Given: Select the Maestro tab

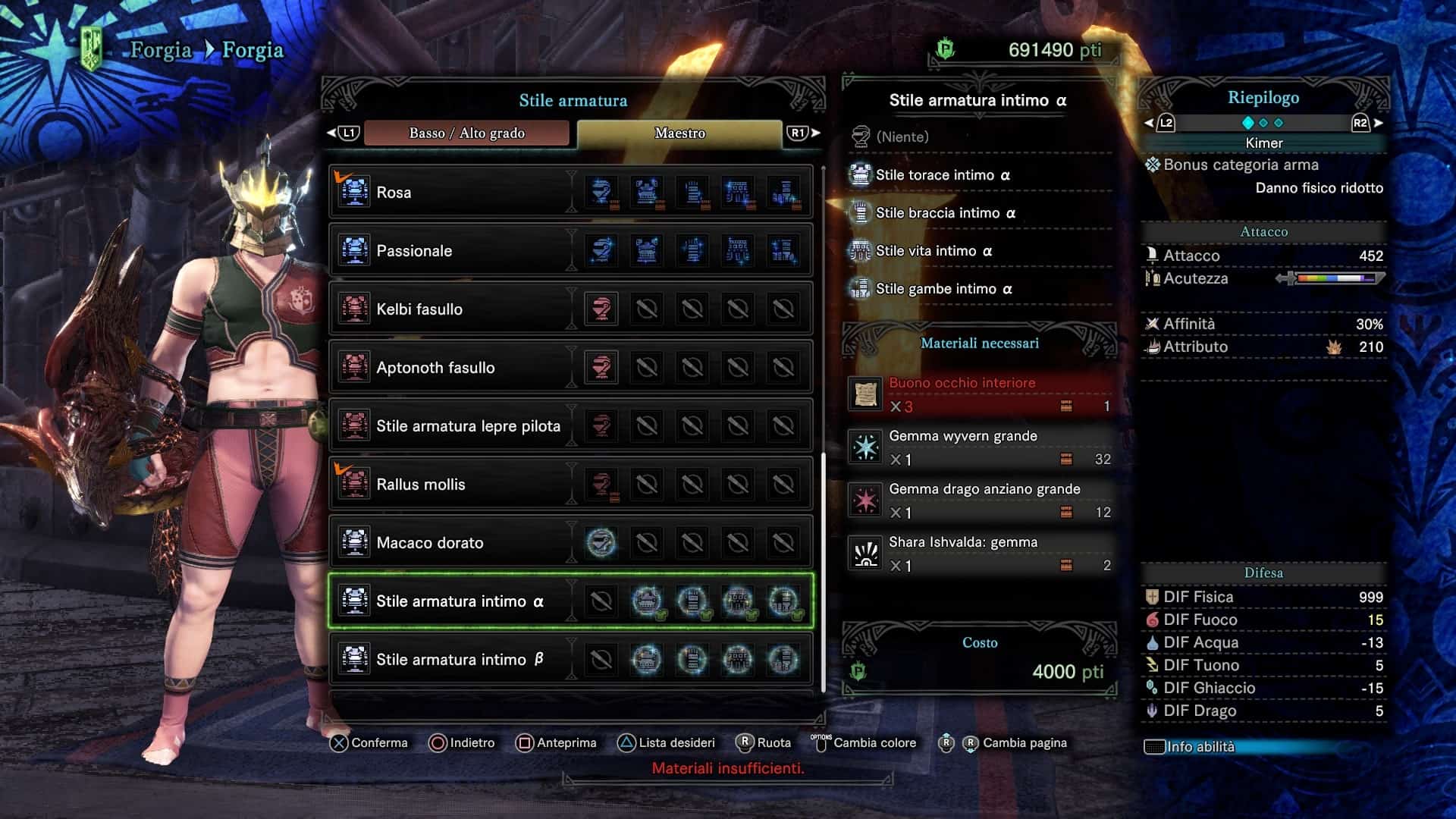Looking at the screenshot, I should pyautogui.click(x=679, y=133).
